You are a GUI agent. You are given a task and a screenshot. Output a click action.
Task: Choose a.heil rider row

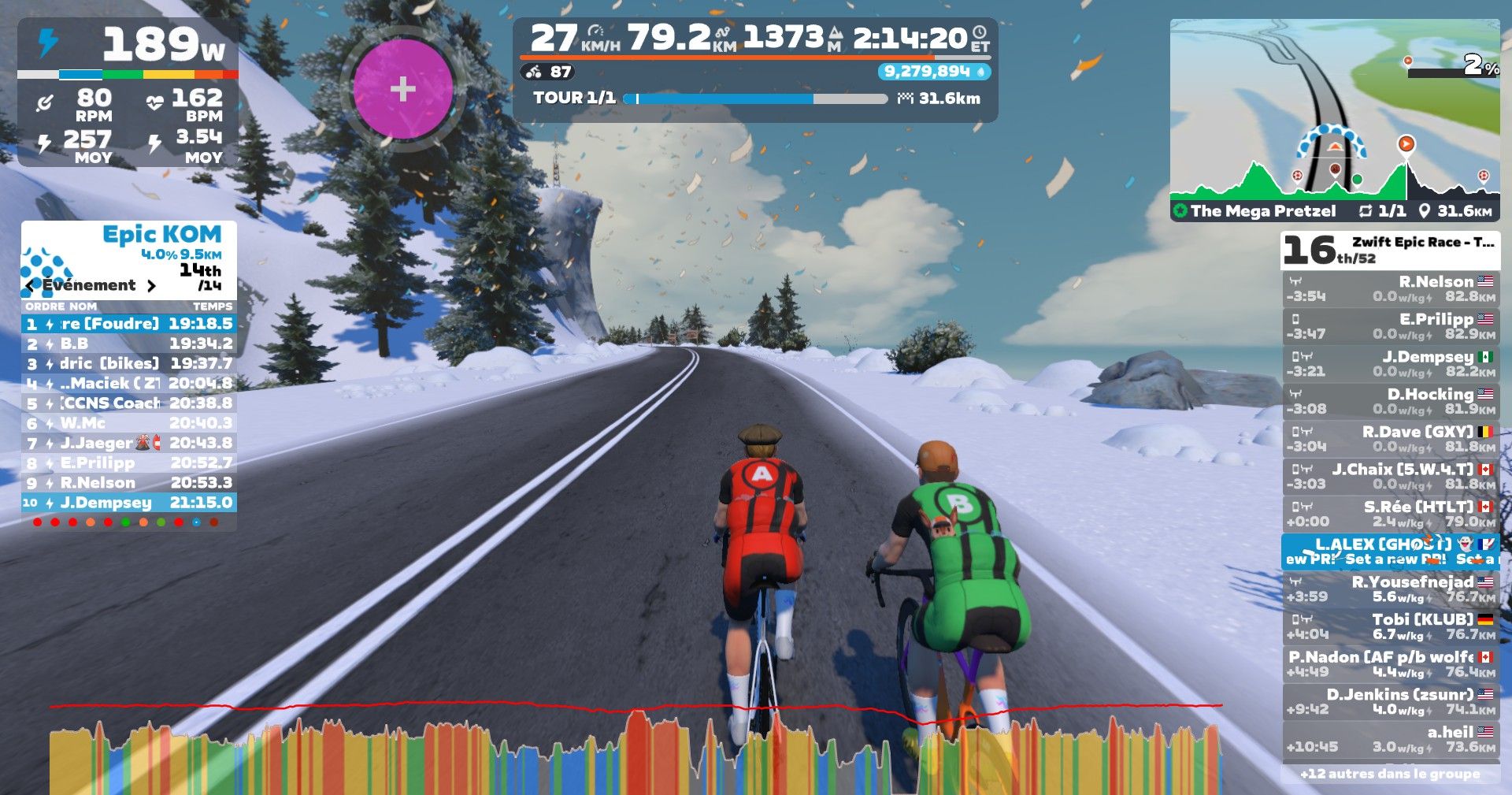1391,739
